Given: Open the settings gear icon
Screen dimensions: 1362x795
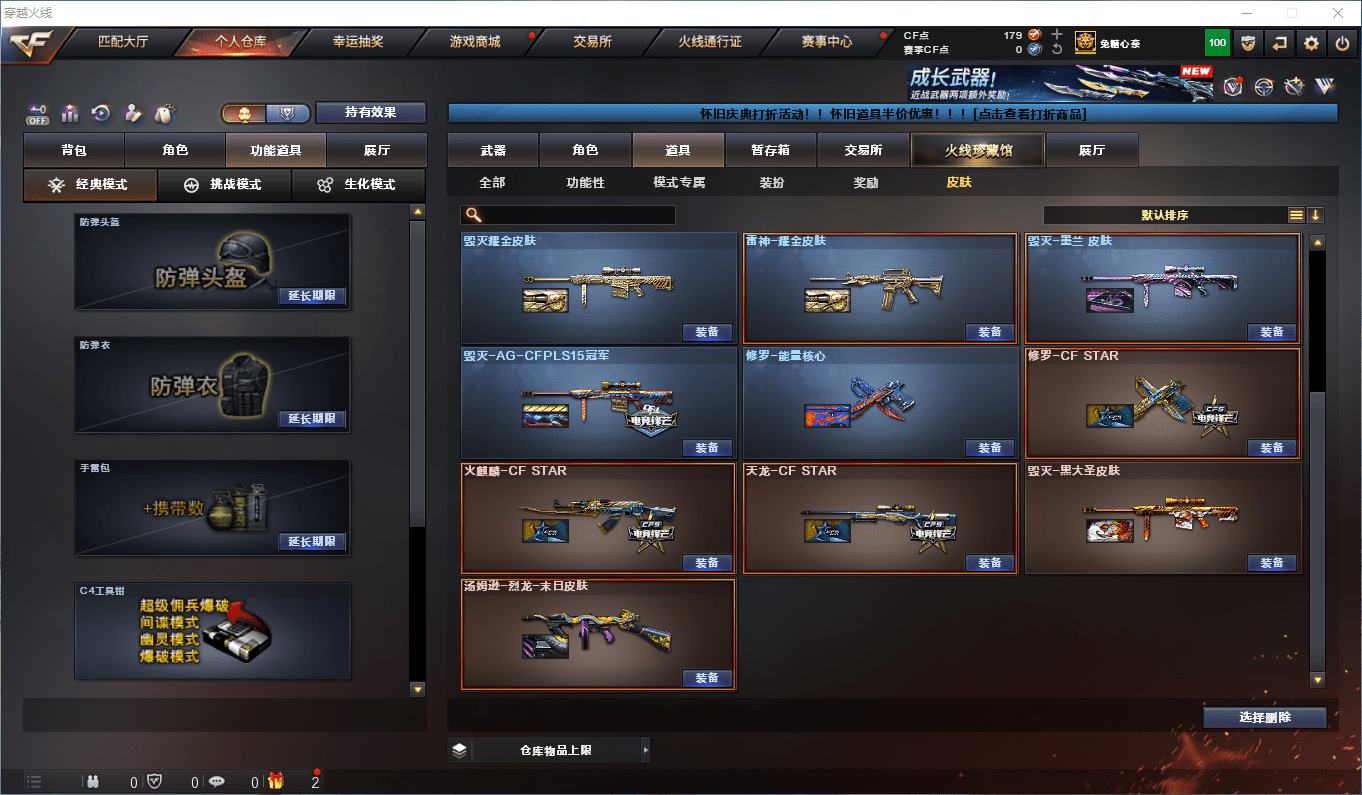Looking at the screenshot, I should [1311, 43].
